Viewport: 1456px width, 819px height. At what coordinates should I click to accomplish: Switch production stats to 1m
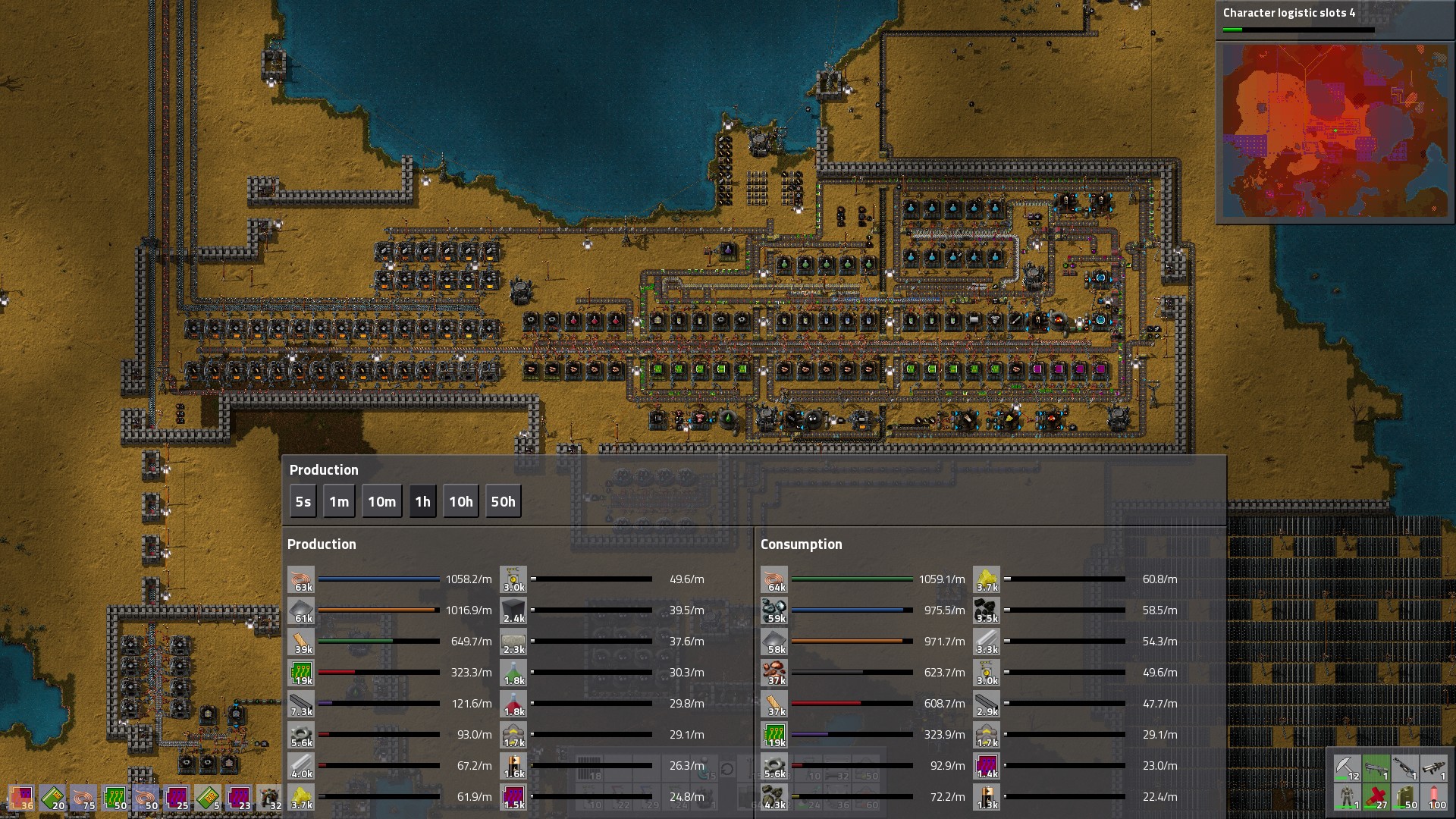tap(339, 502)
